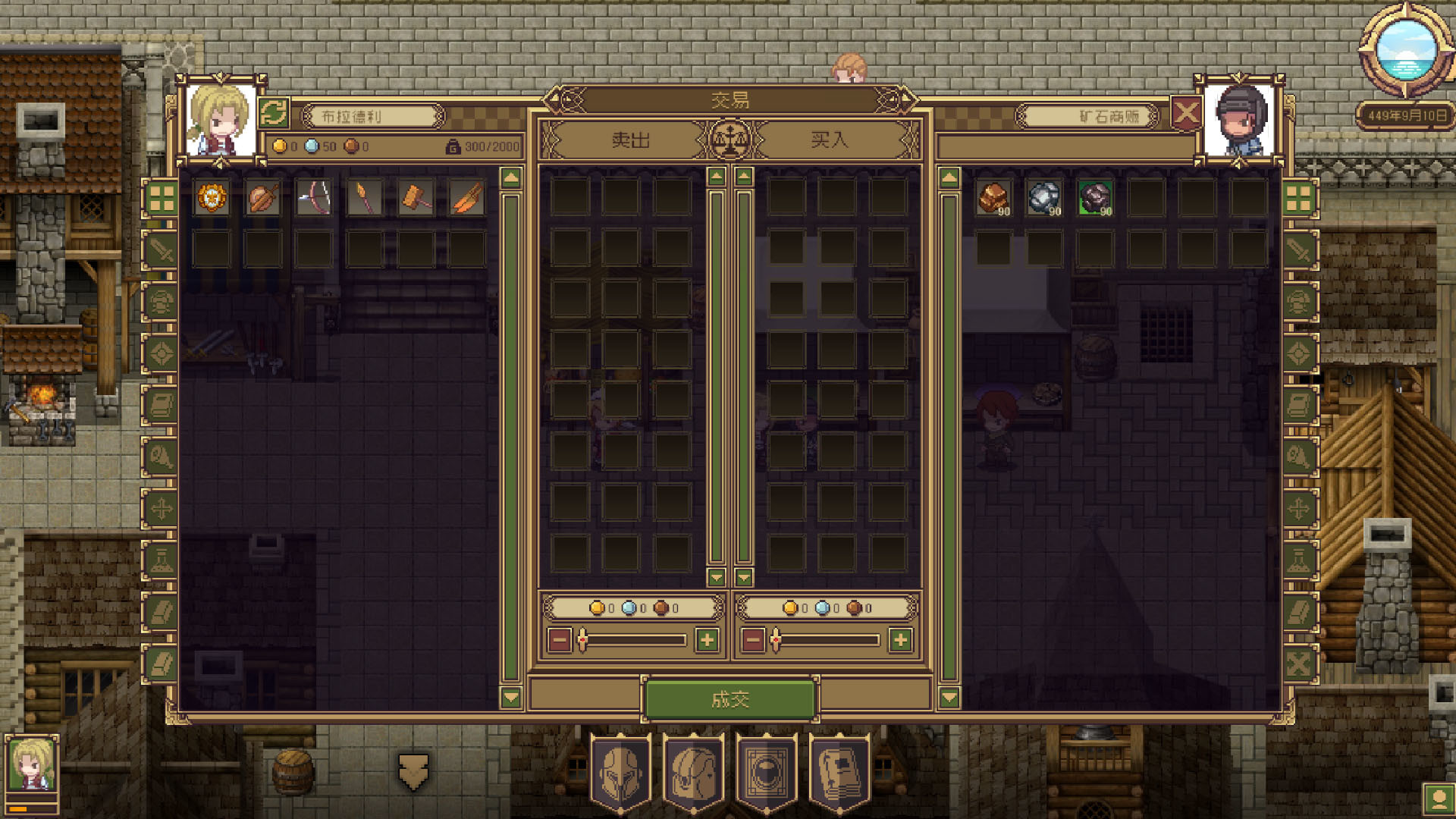Click the scales icon between sell and buy
Screen dimensions: 1456x819
click(x=730, y=140)
